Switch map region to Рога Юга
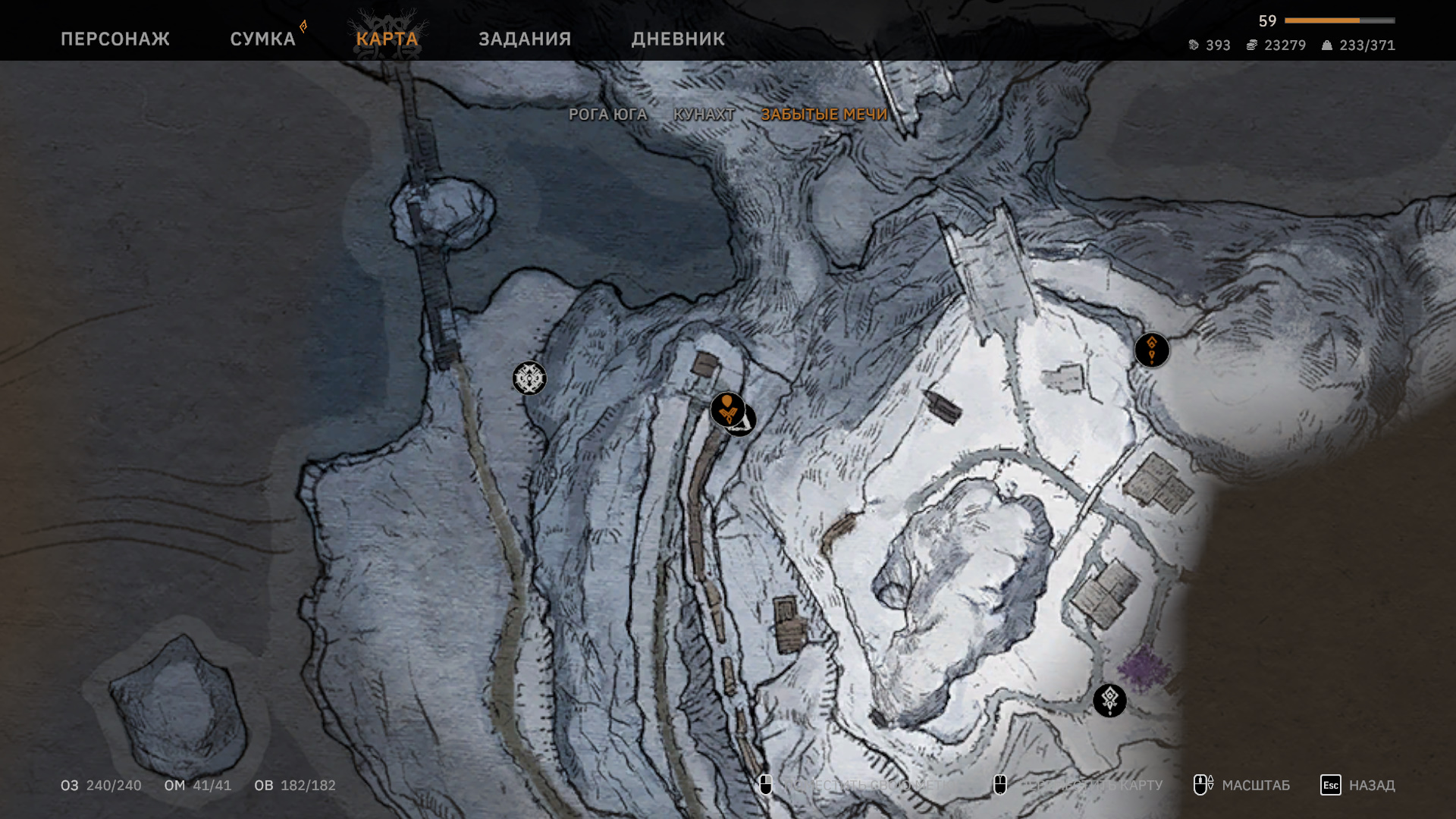The image size is (1456, 819). pos(607,115)
